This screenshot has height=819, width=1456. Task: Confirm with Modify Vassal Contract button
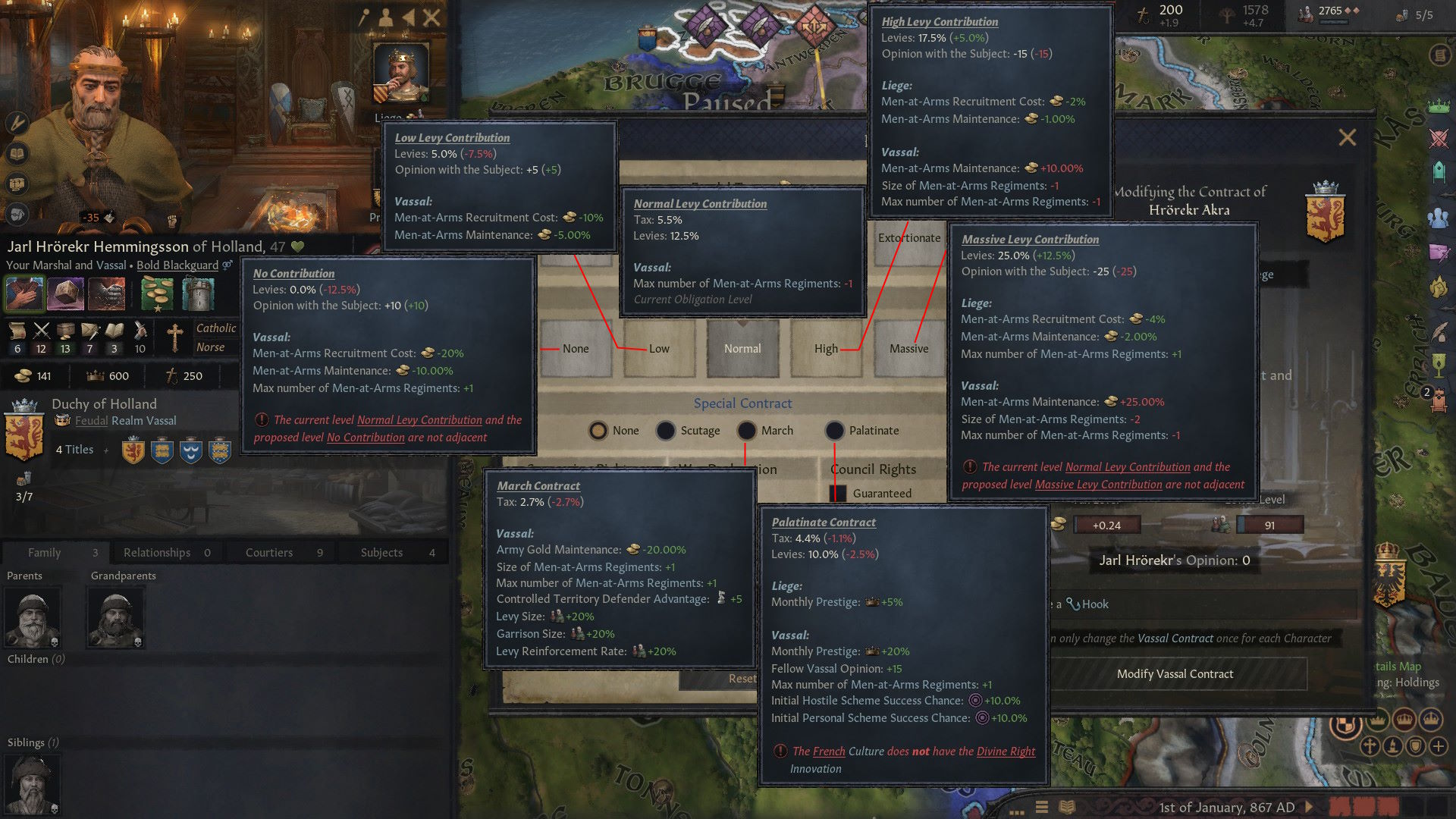[x=1175, y=674]
